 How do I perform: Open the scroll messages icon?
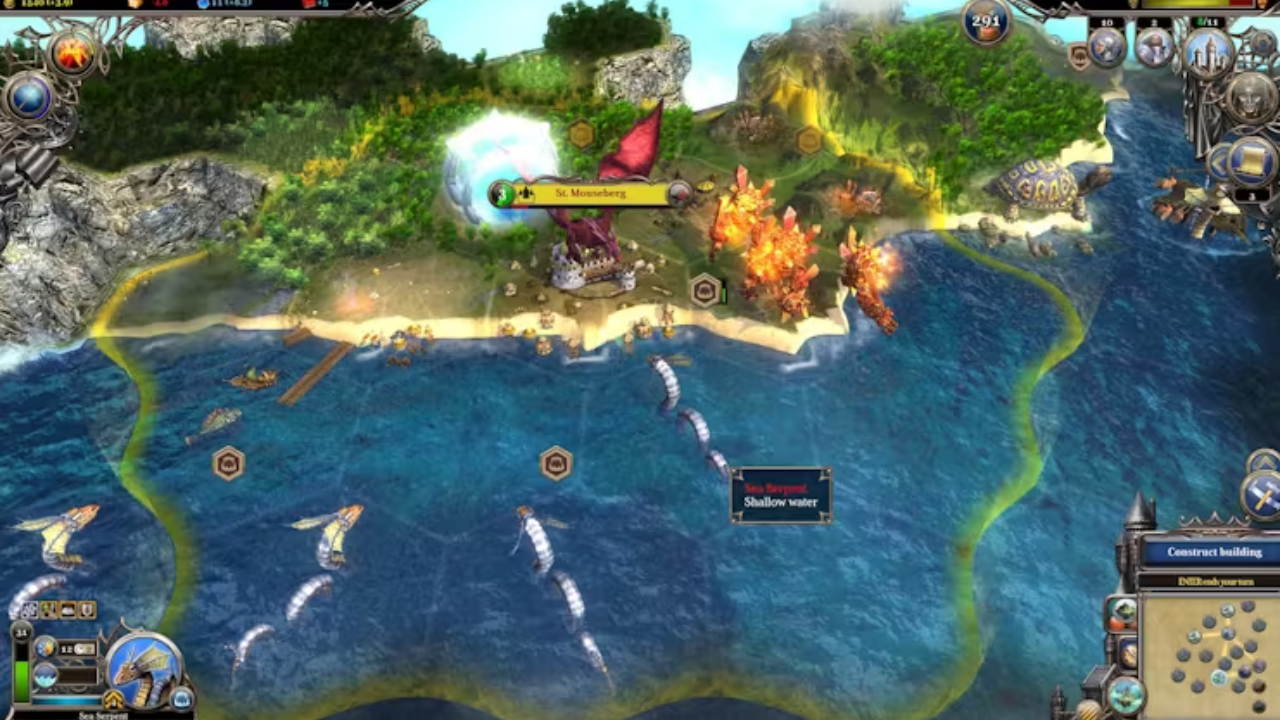point(1252,158)
